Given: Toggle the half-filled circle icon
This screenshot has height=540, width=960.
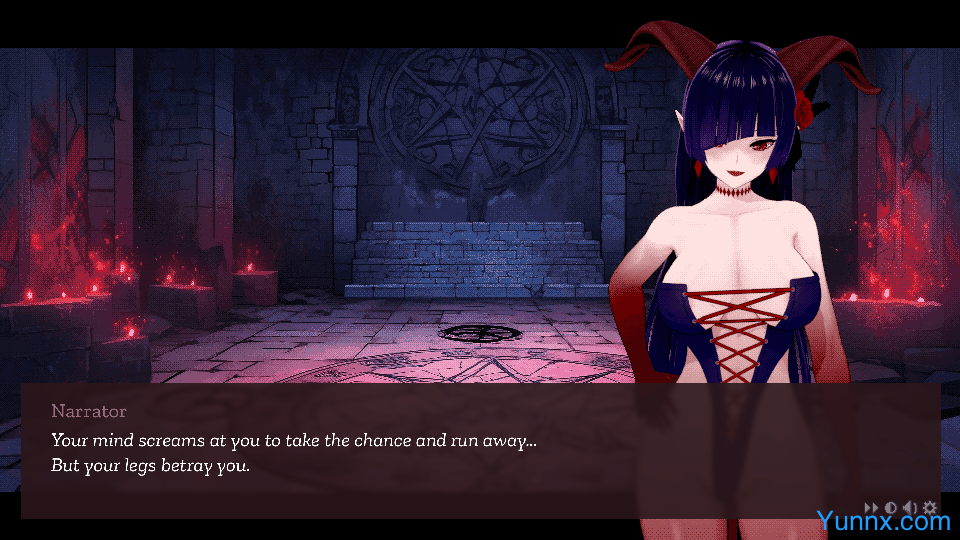Looking at the screenshot, I should point(891,508).
